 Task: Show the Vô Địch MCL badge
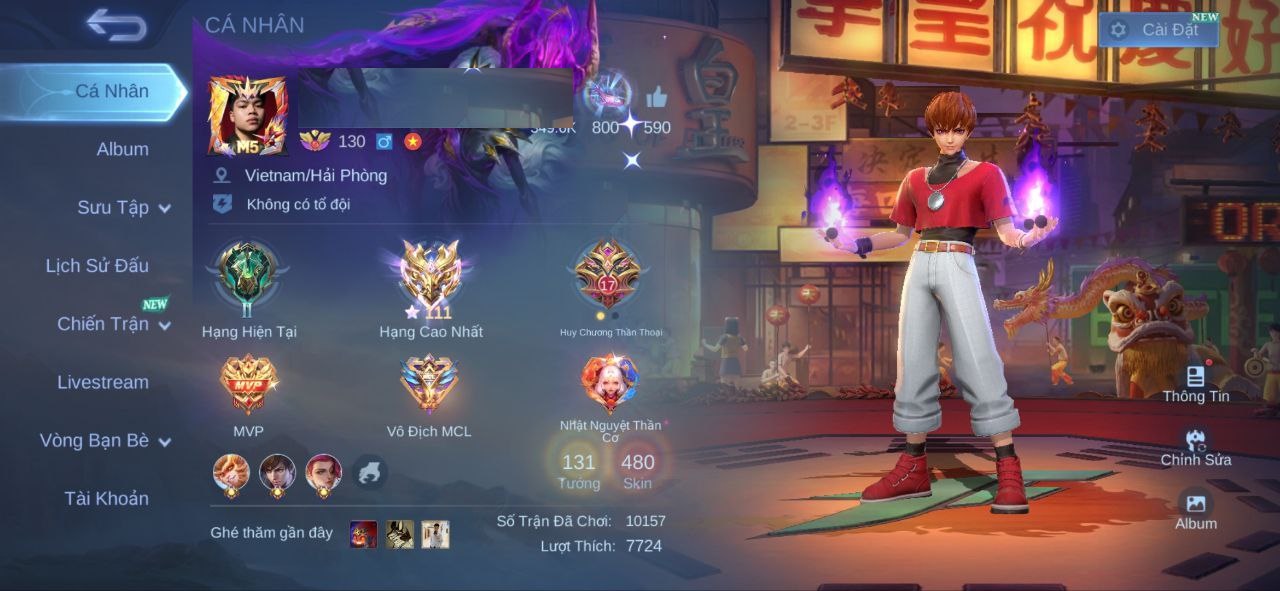(x=429, y=384)
